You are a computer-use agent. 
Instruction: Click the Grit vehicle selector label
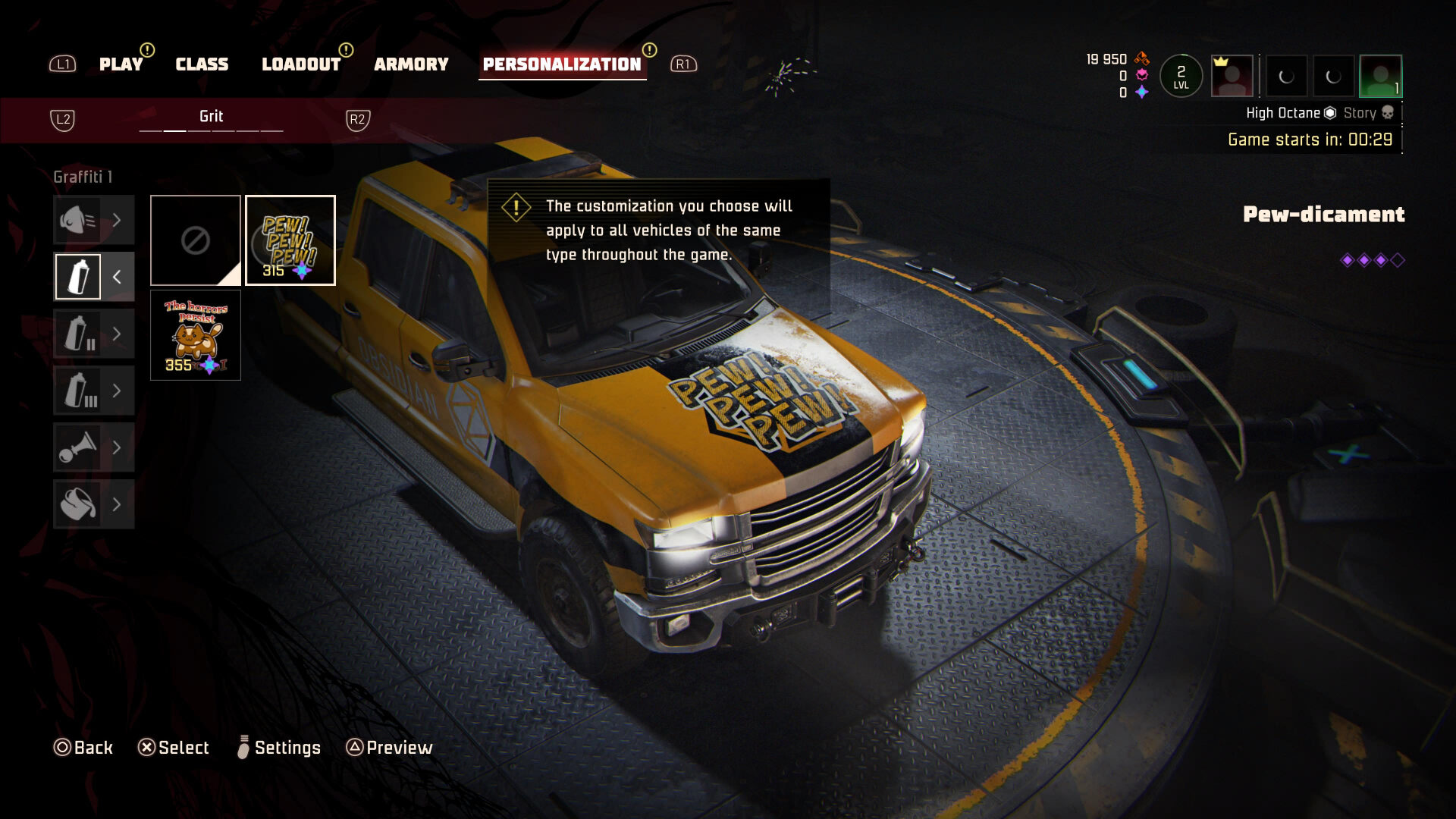coord(211,117)
